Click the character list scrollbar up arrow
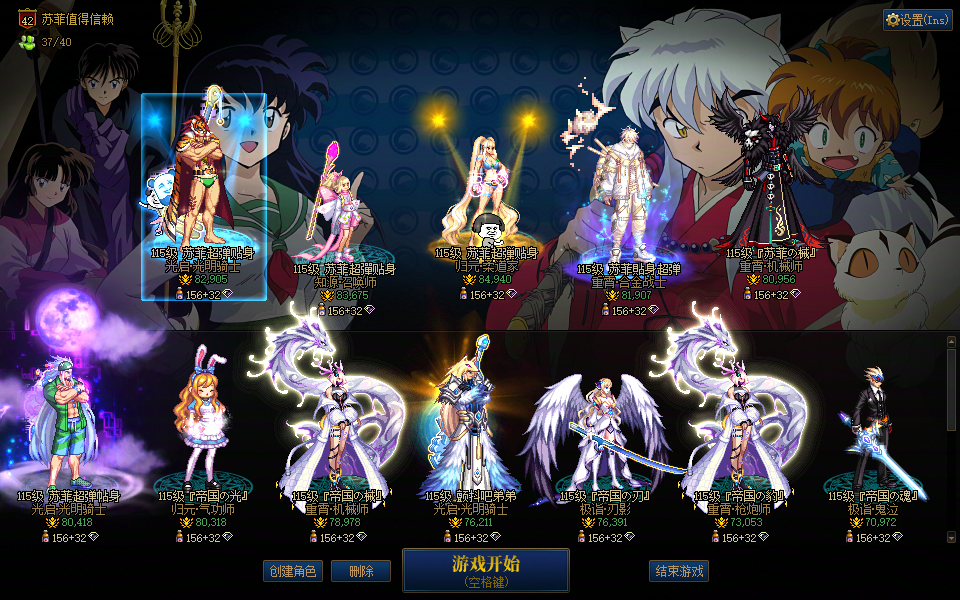 click(951, 342)
